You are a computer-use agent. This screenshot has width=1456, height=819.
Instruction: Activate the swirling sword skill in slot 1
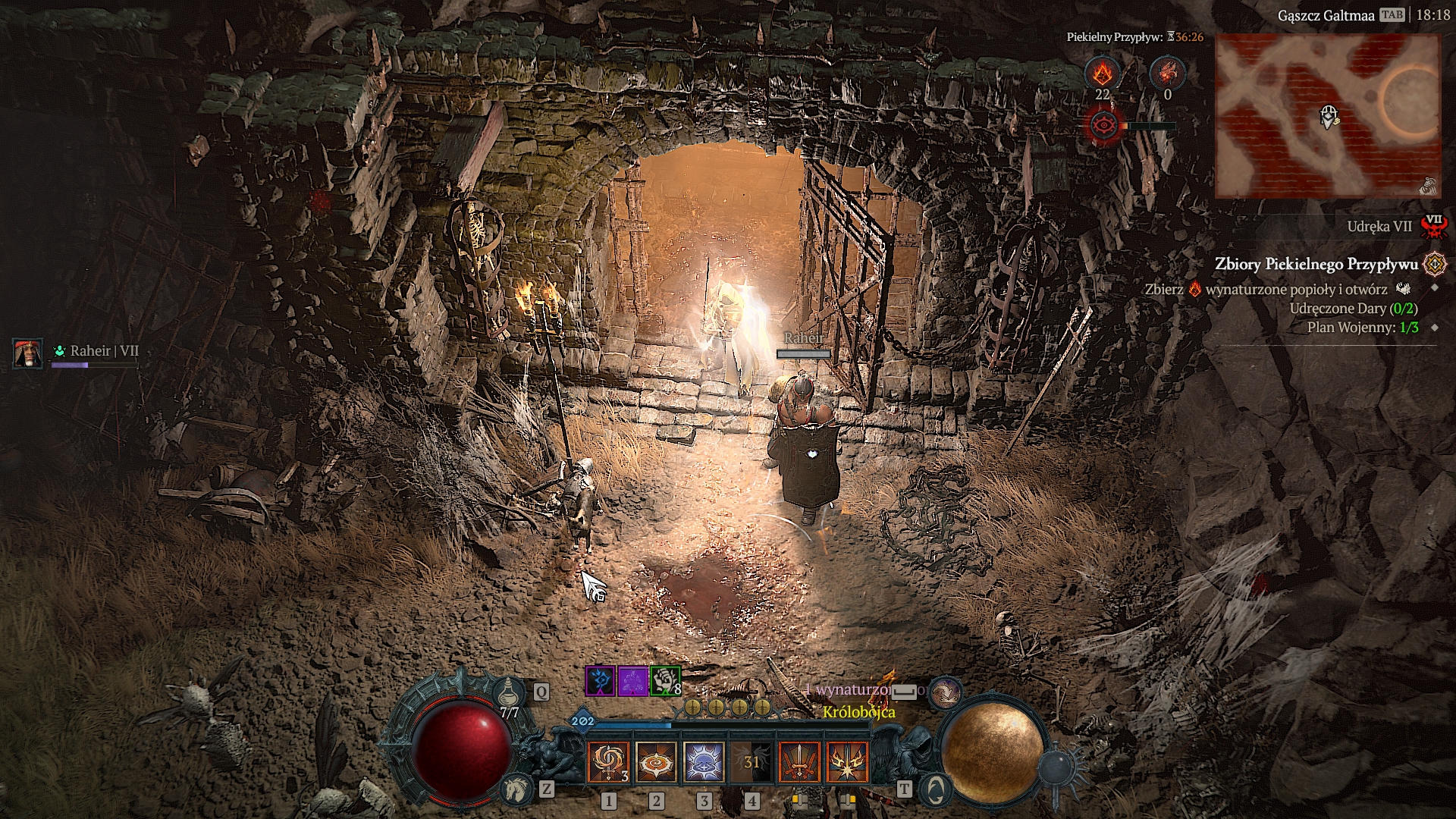(x=608, y=762)
